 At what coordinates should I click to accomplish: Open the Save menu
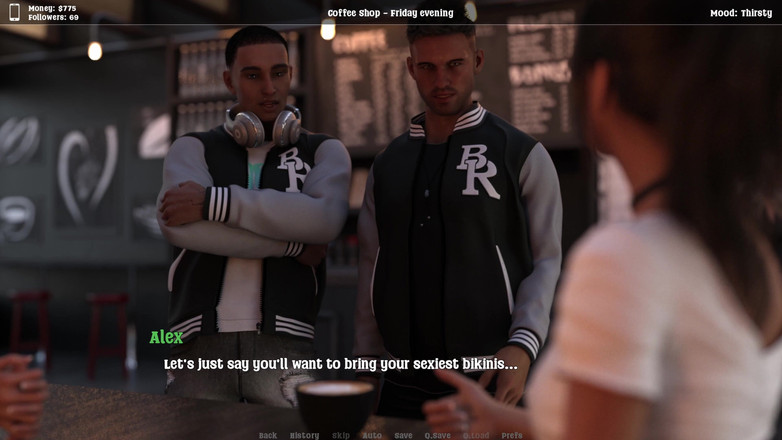click(403, 435)
